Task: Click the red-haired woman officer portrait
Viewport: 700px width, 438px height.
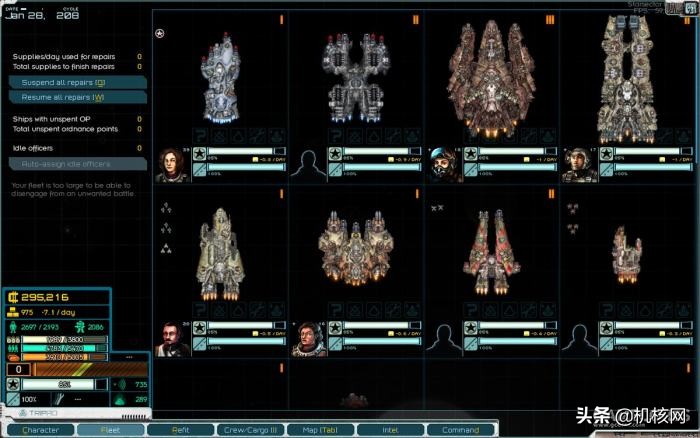Action: pos(307,338)
